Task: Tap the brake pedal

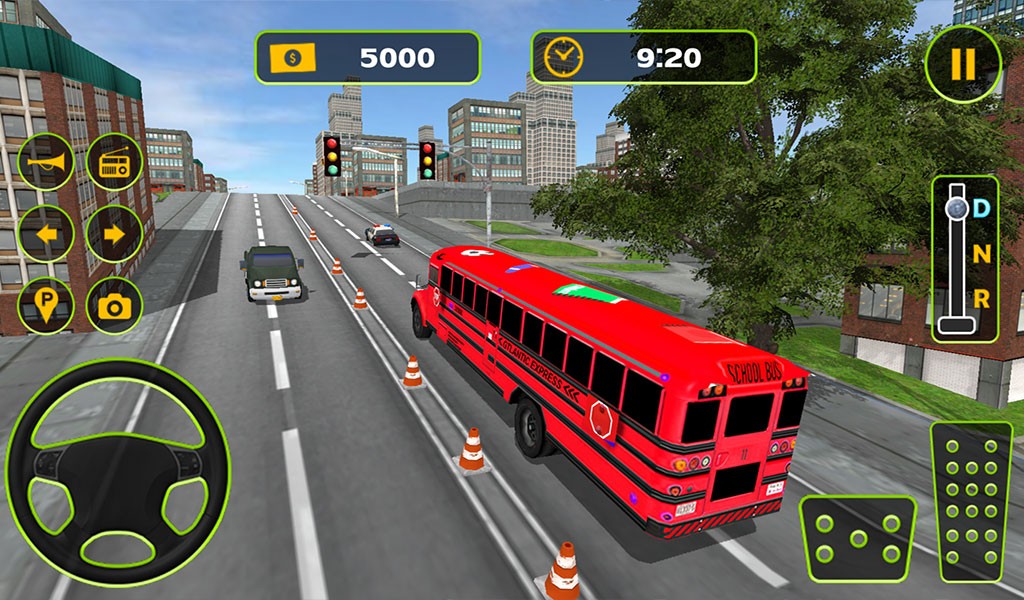Action: (857, 538)
